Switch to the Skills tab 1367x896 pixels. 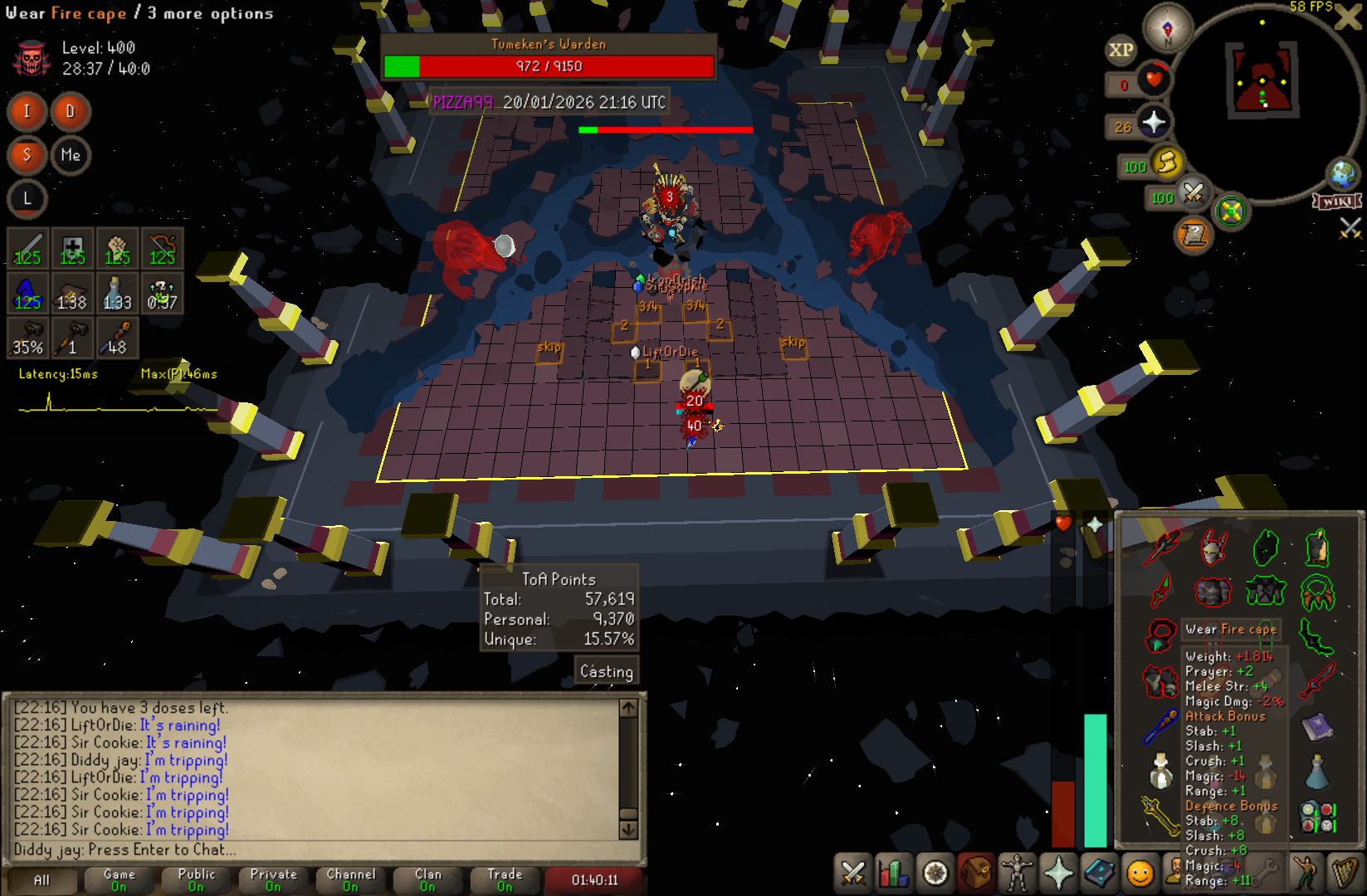tap(894, 873)
